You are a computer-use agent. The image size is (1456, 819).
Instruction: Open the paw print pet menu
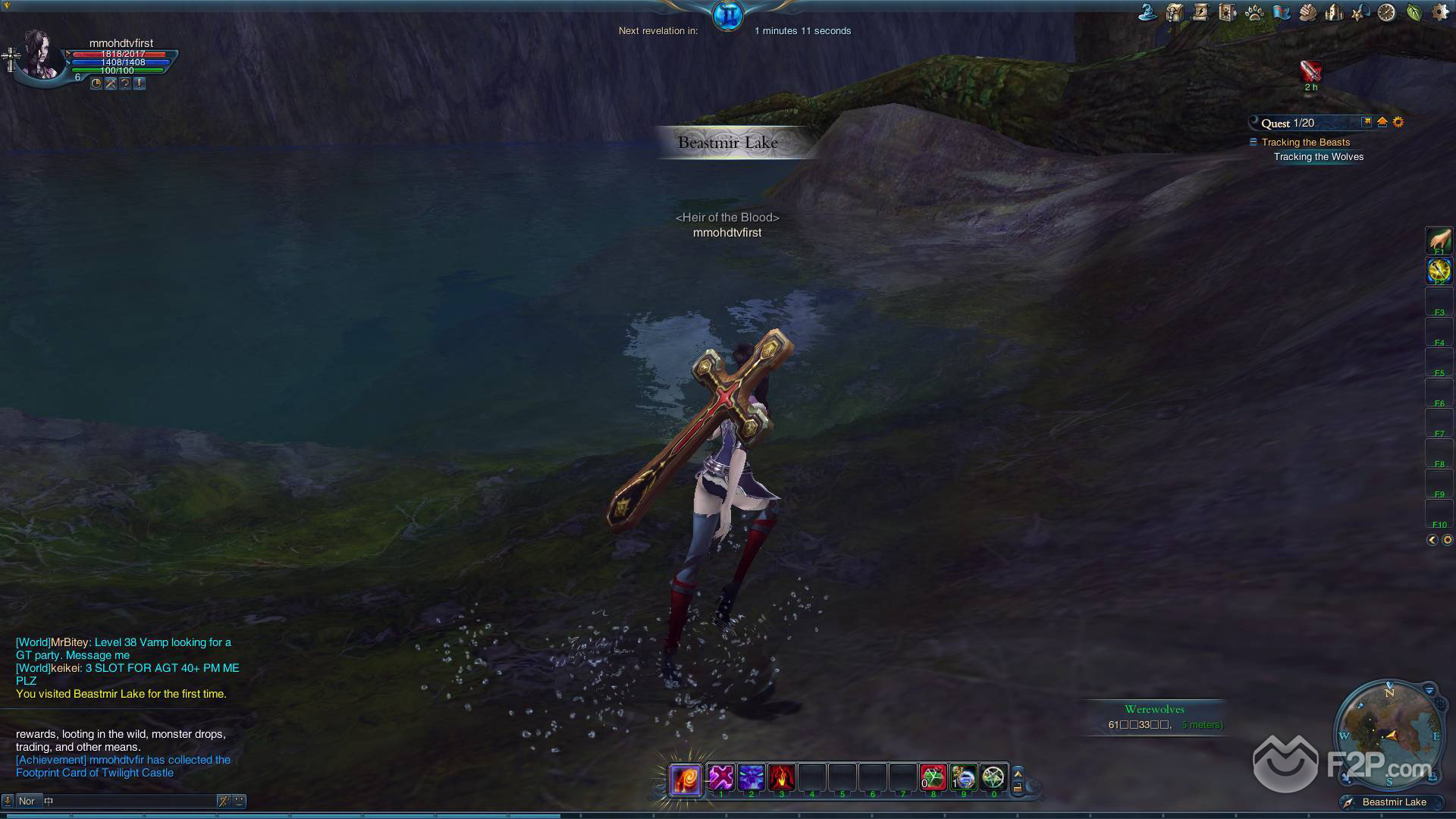[x=1254, y=12]
